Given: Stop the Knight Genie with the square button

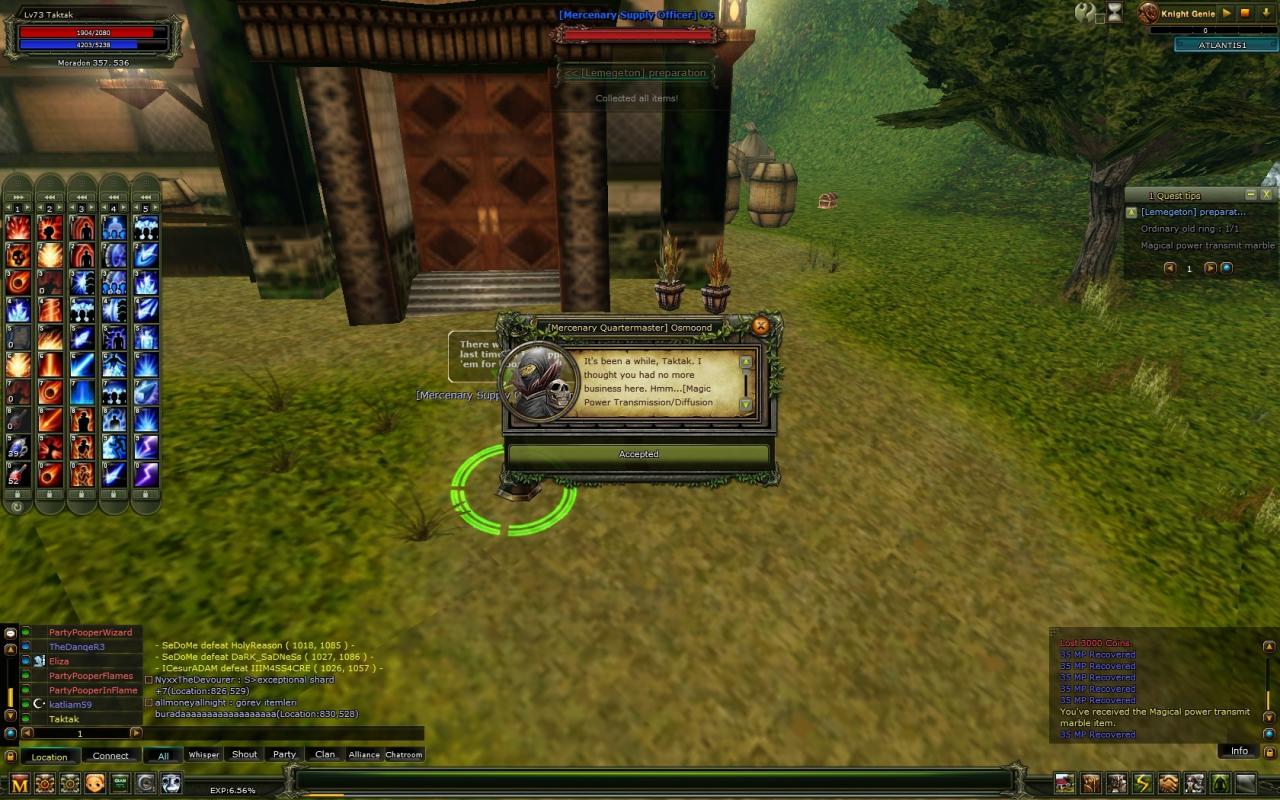Looking at the screenshot, I should coord(1245,13).
